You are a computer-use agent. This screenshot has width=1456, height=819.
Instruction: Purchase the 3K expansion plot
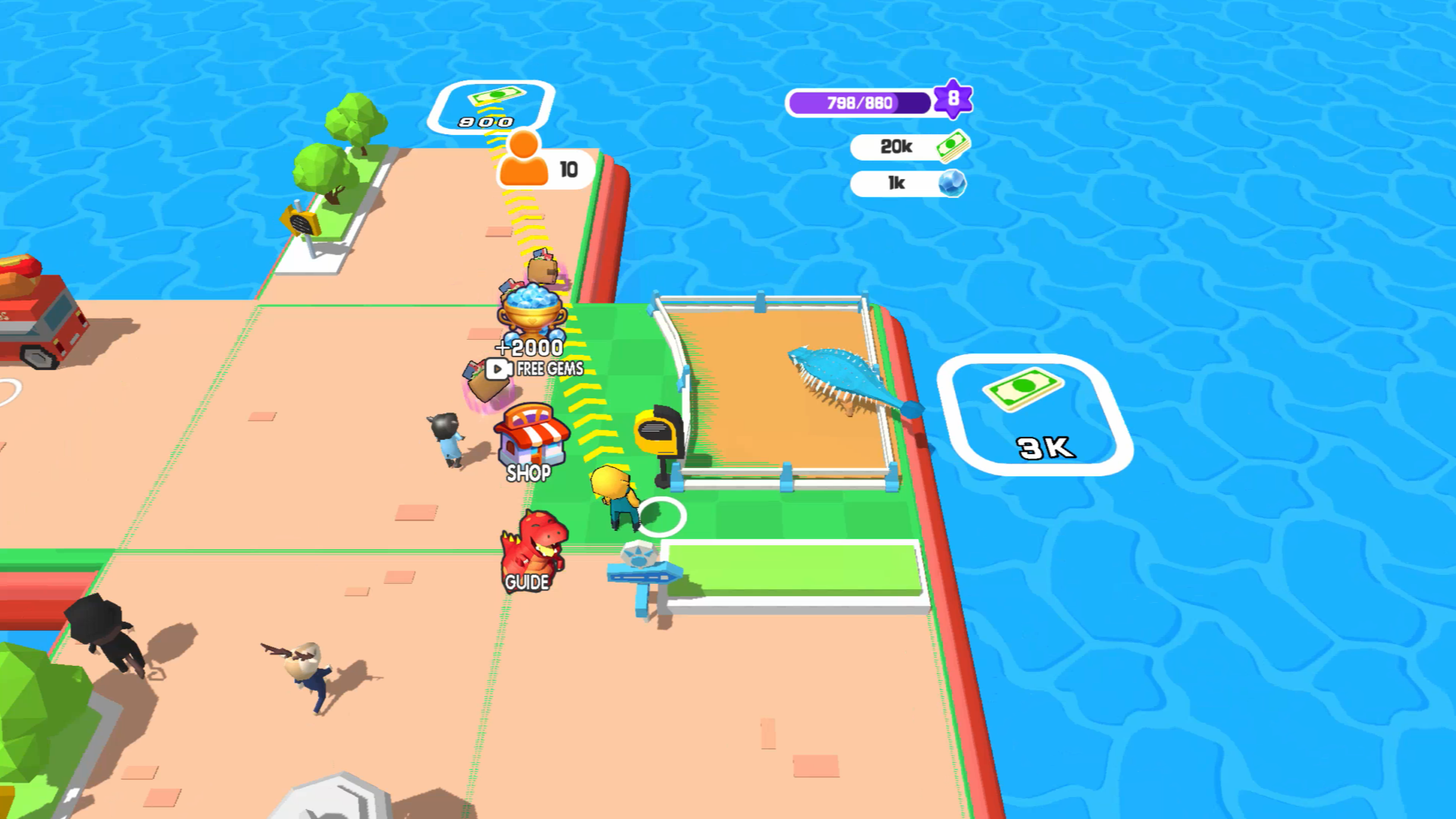tap(1039, 413)
